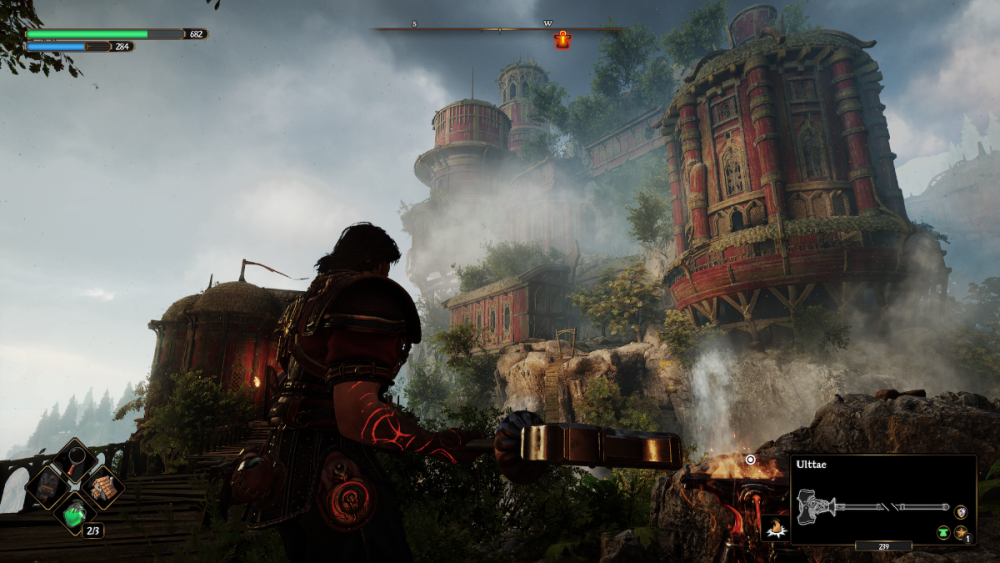1000x563 pixels.
Task: Select the gold star icon
Action: pos(961,533)
